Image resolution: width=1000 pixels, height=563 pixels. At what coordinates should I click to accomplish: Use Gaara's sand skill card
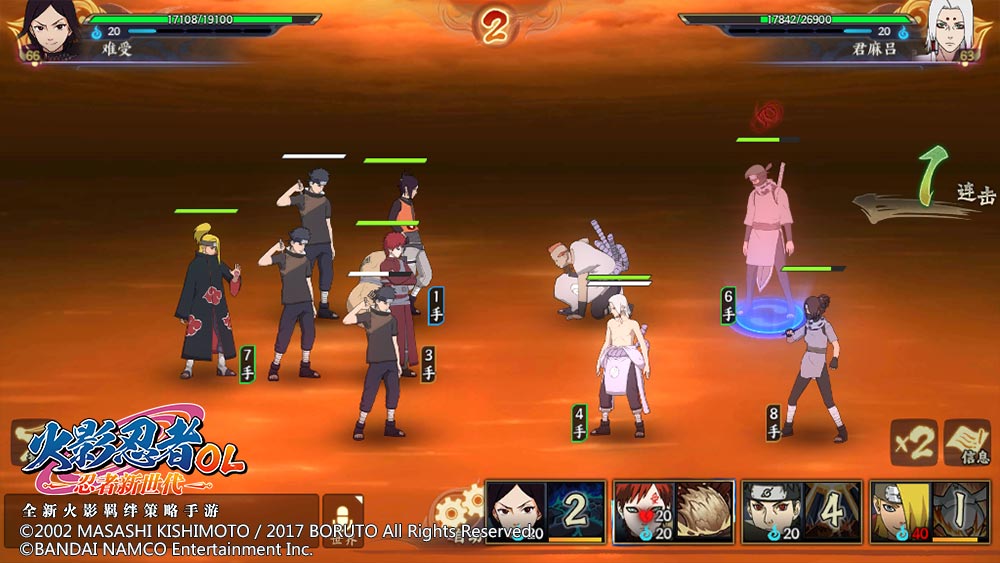[x=672, y=512]
